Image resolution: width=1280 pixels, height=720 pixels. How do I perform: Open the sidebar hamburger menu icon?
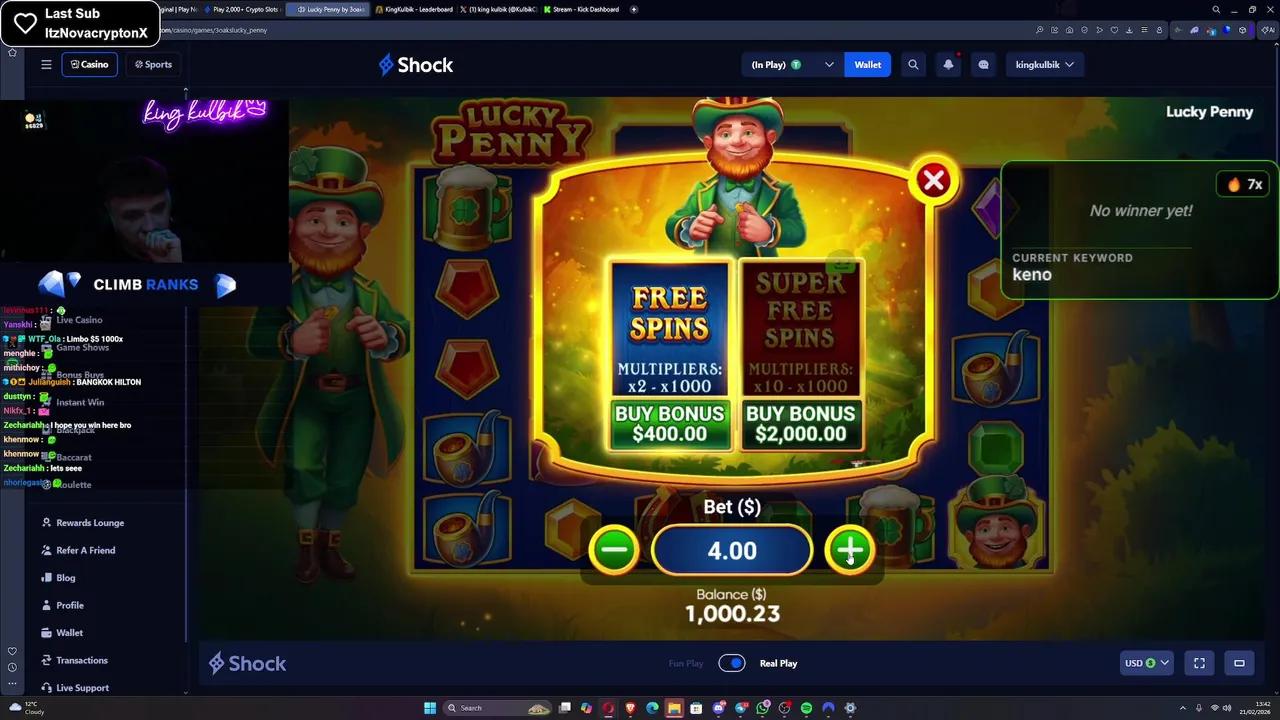coord(46,64)
